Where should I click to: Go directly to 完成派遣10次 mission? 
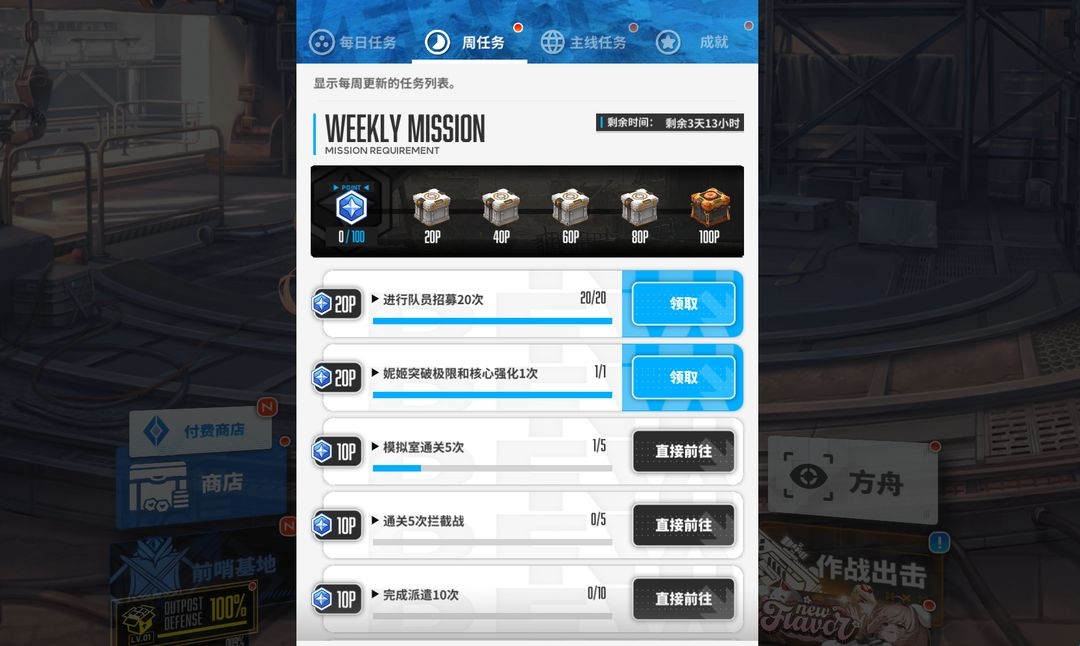[x=684, y=599]
